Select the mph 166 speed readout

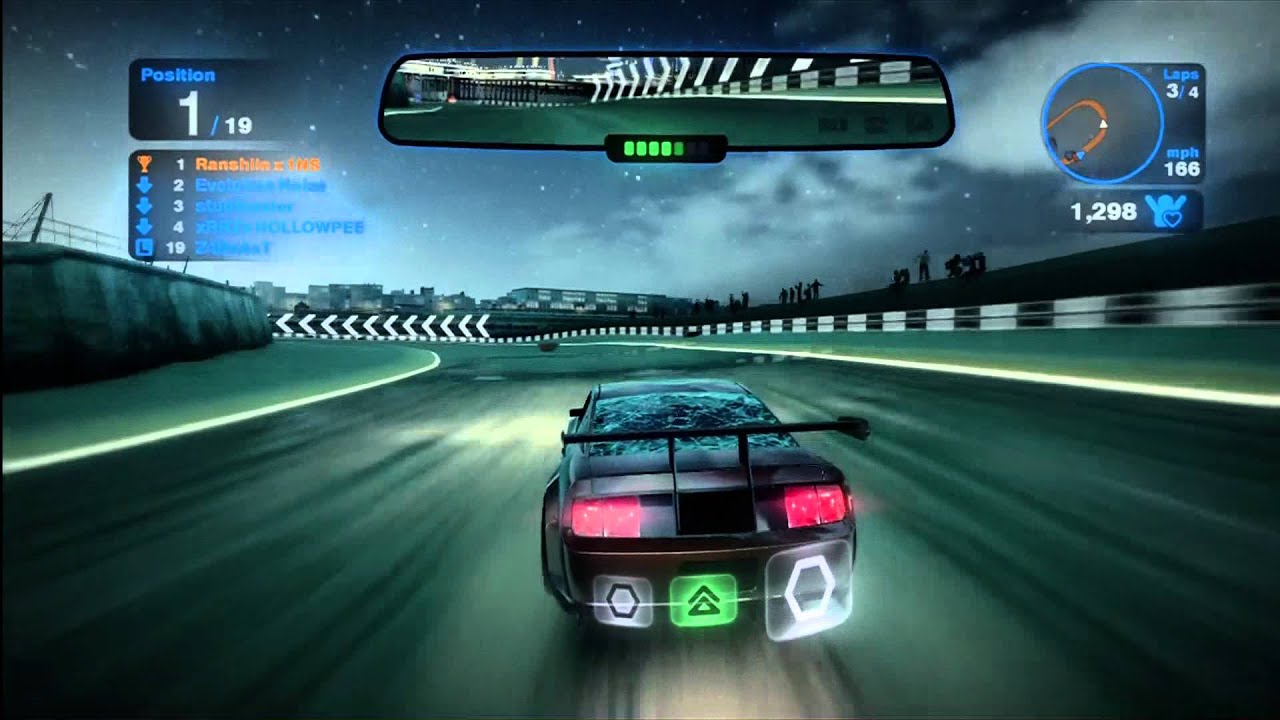[x=1183, y=163]
